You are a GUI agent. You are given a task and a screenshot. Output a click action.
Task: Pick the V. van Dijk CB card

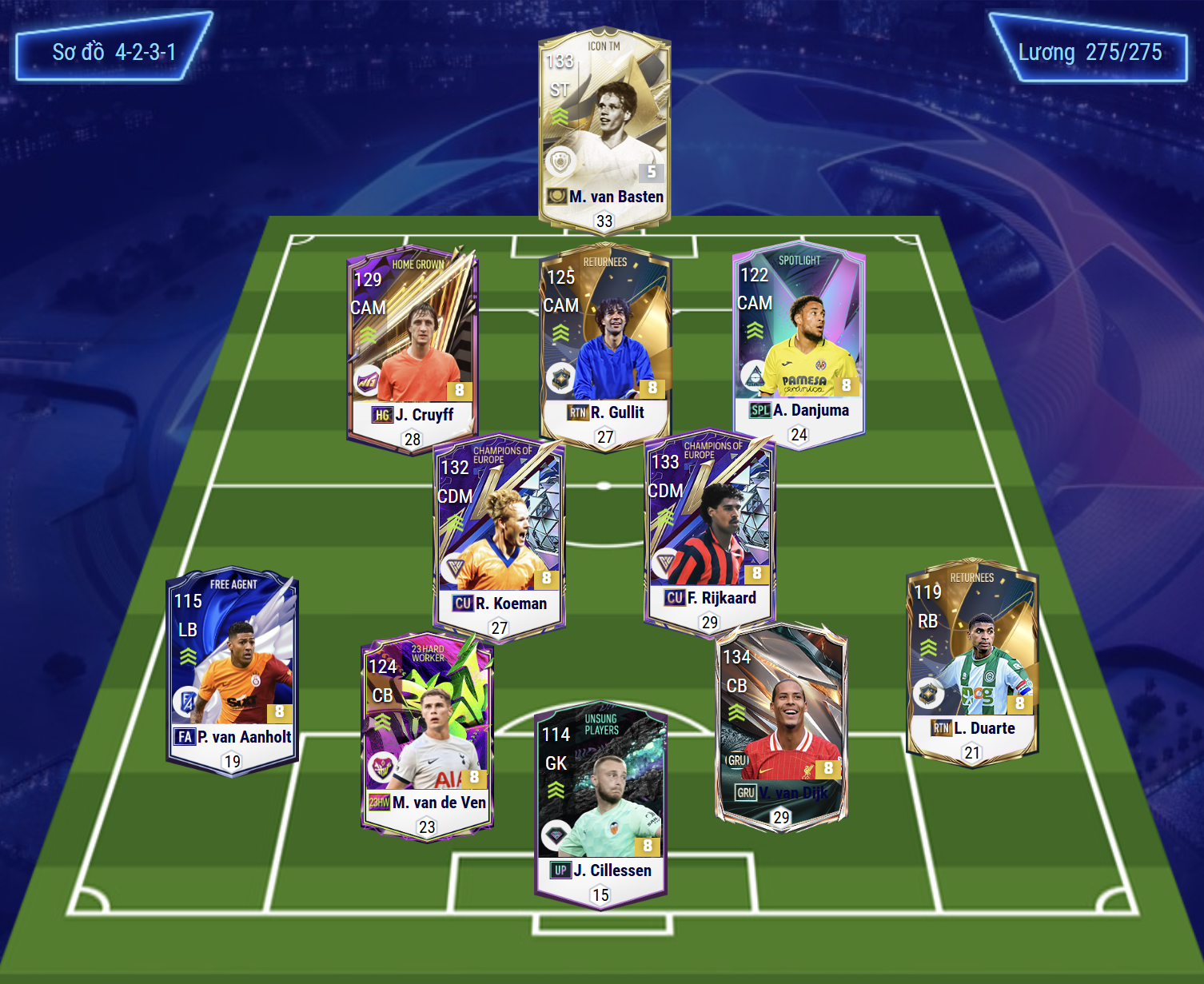pyautogui.click(x=780, y=723)
